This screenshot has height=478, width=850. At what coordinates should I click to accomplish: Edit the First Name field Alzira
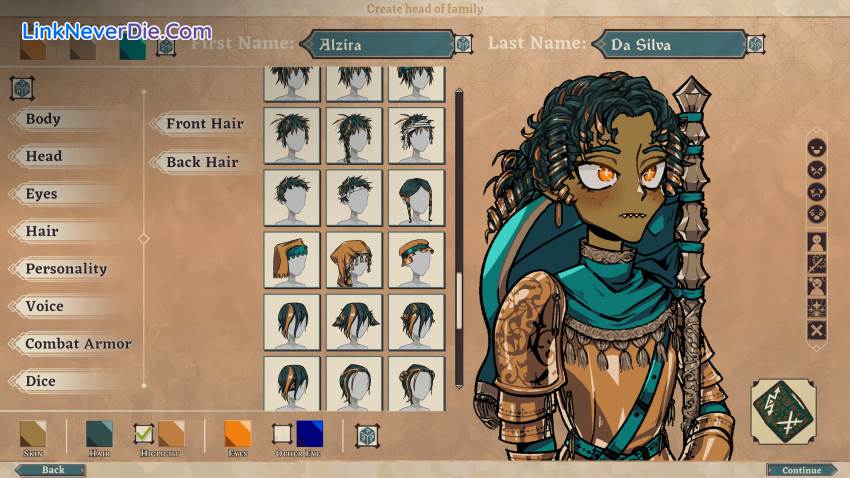[375, 44]
